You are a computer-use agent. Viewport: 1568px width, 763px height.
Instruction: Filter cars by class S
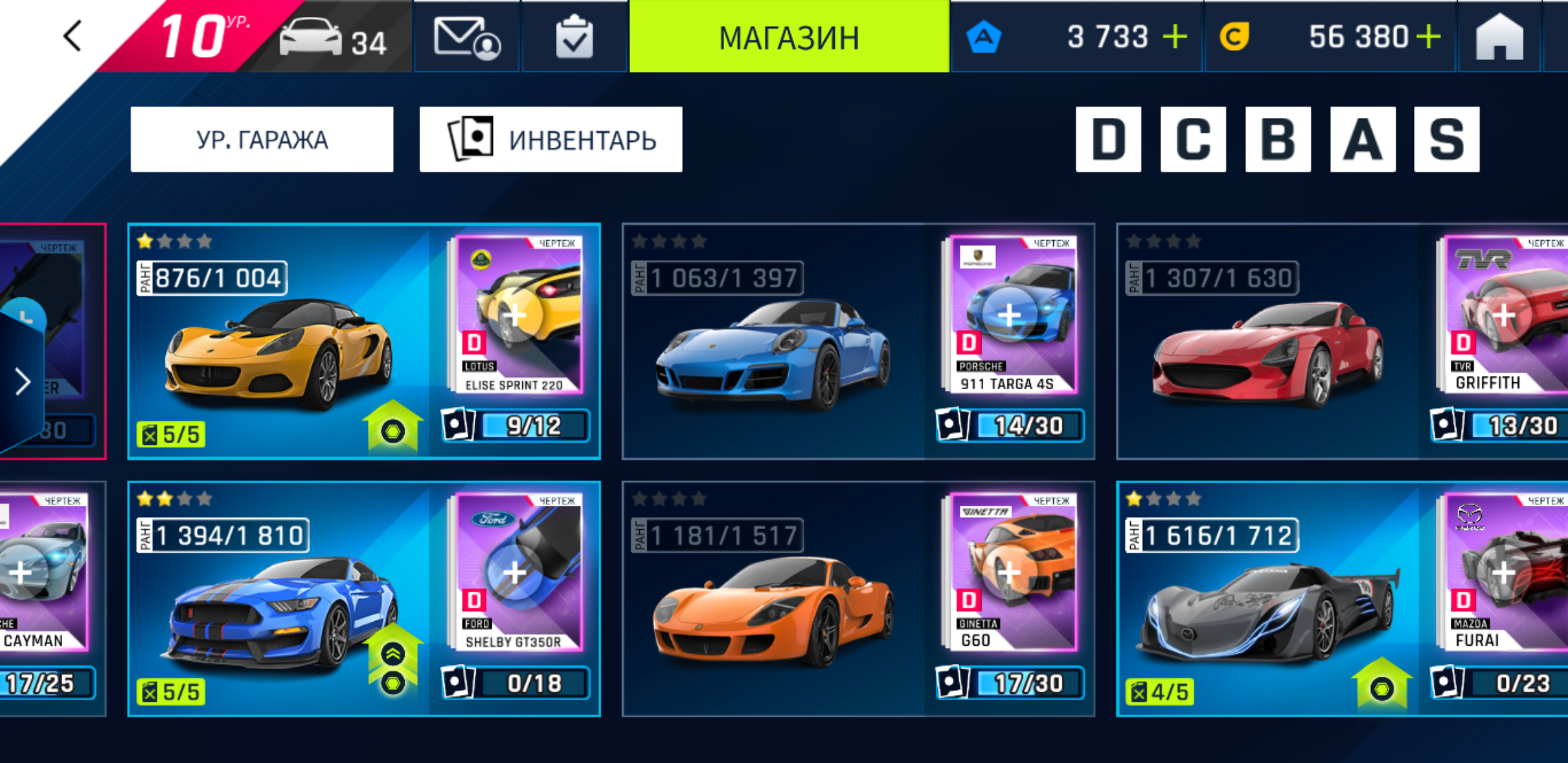click(1447, 139)
